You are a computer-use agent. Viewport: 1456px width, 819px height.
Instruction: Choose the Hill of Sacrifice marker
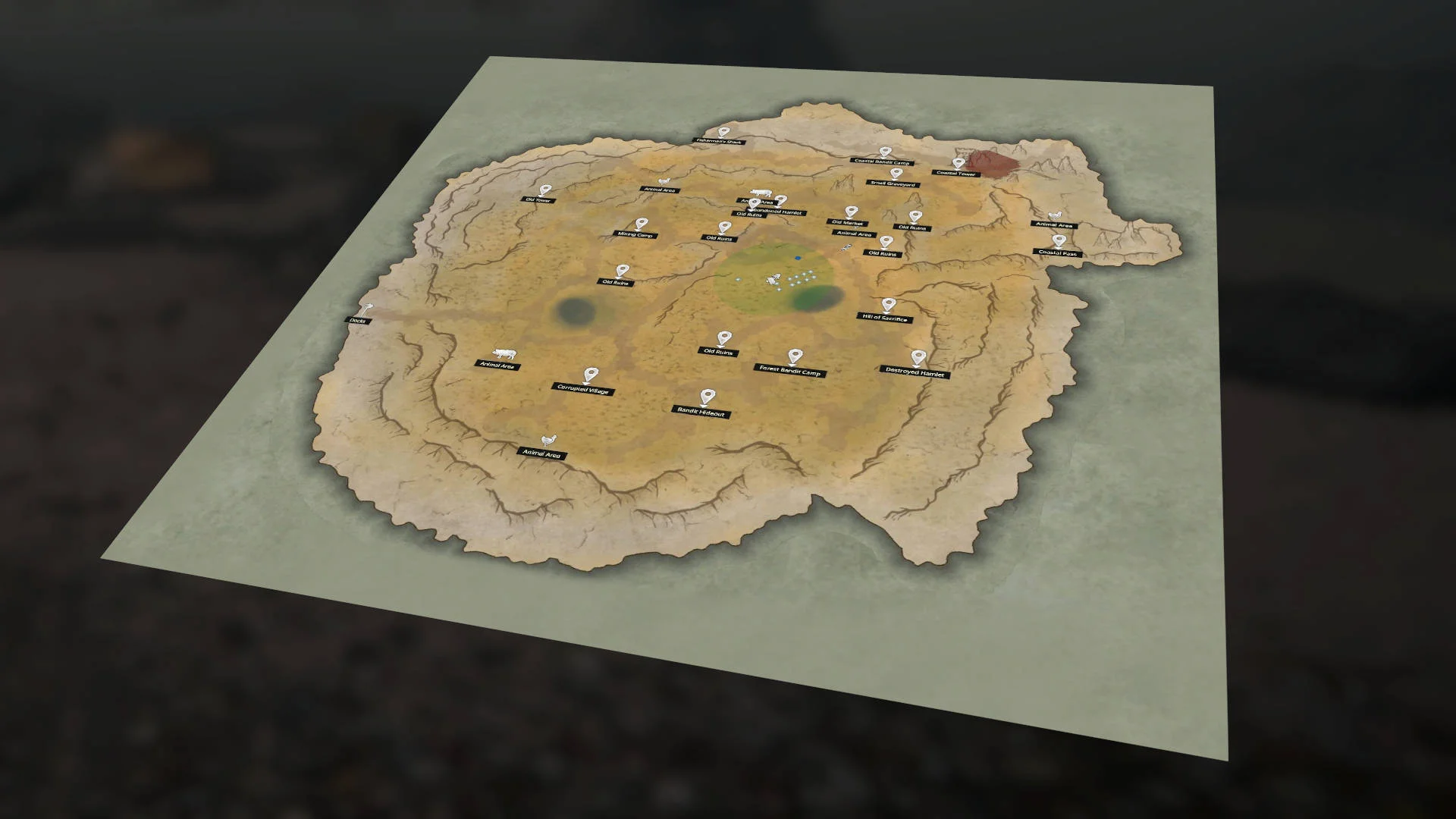coord(888,306)
